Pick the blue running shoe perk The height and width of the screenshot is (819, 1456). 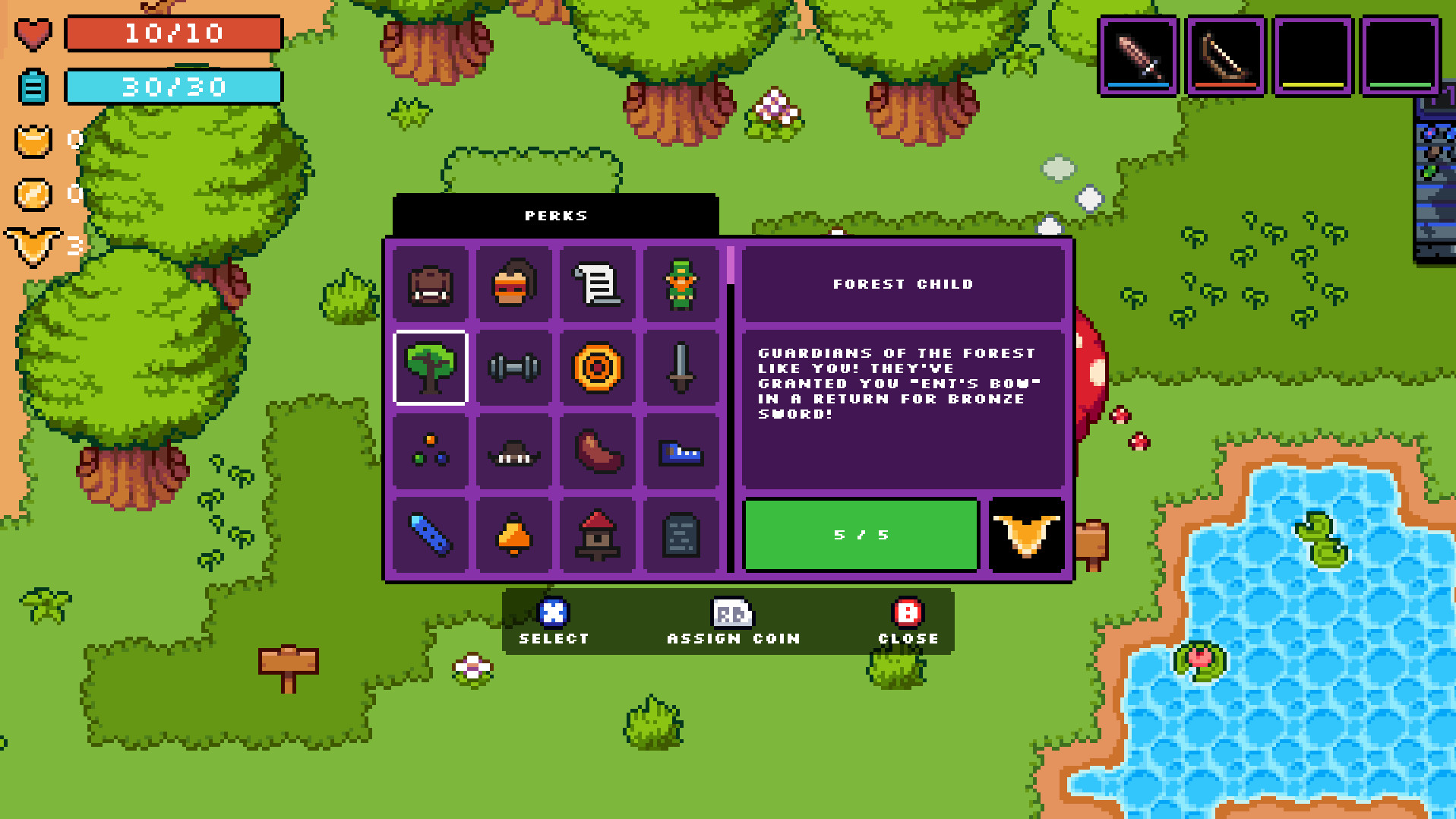pos(681,451)
